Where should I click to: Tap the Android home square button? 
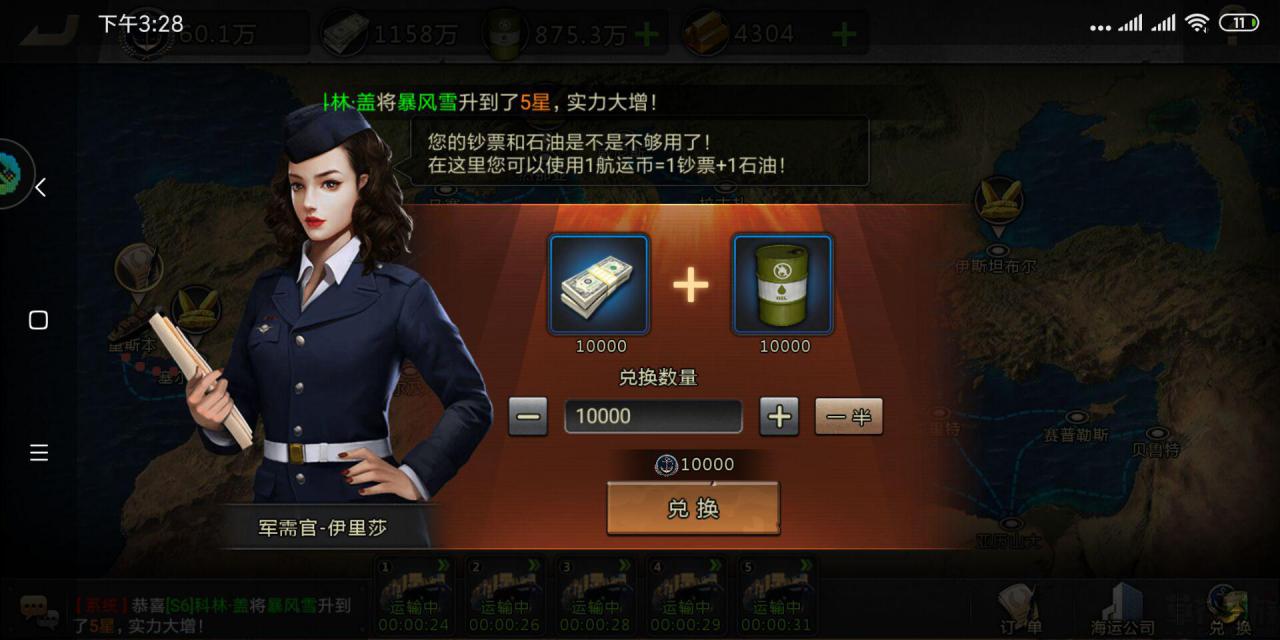pos(39,320)
